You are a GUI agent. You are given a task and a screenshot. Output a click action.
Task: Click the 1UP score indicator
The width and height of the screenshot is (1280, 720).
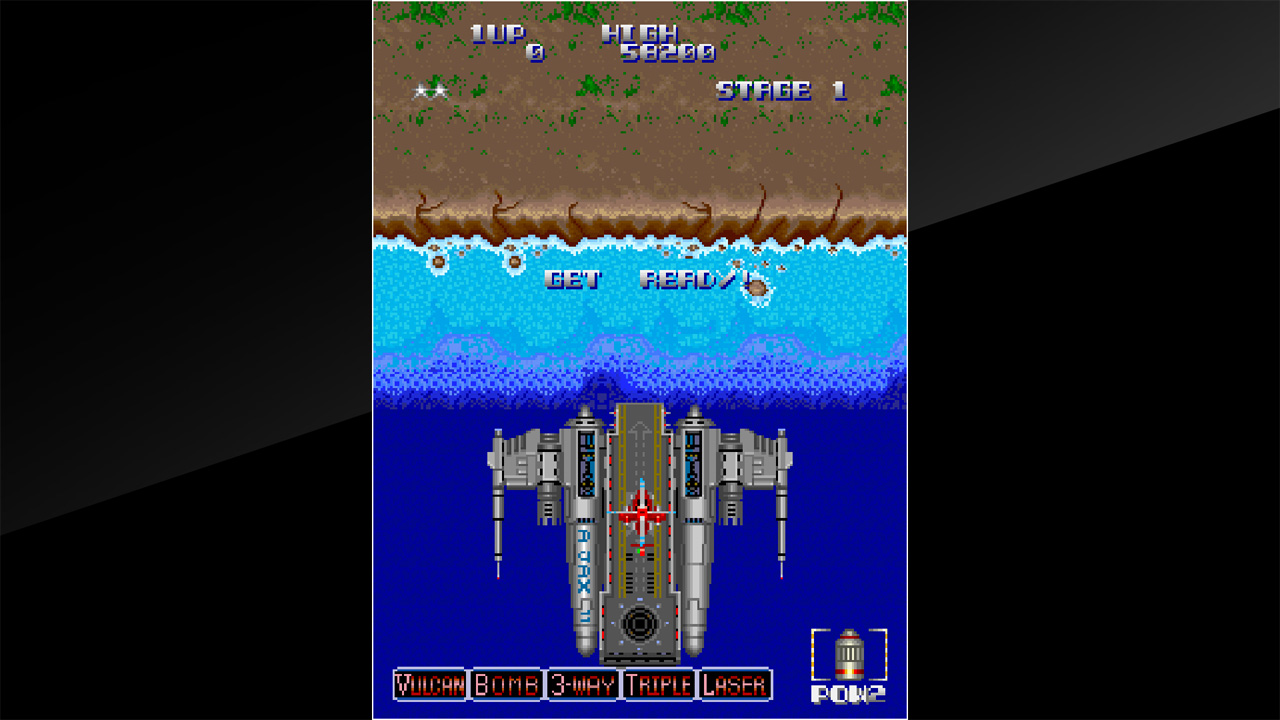click(500, 35)
